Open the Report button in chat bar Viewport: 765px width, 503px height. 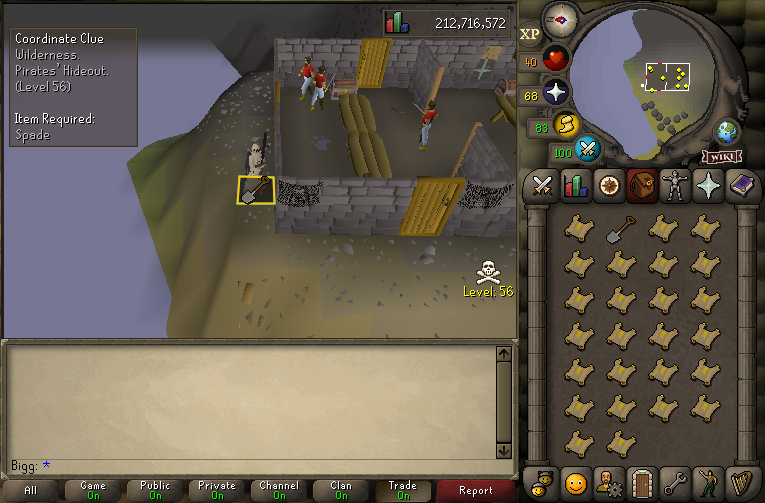click(476, 490)
